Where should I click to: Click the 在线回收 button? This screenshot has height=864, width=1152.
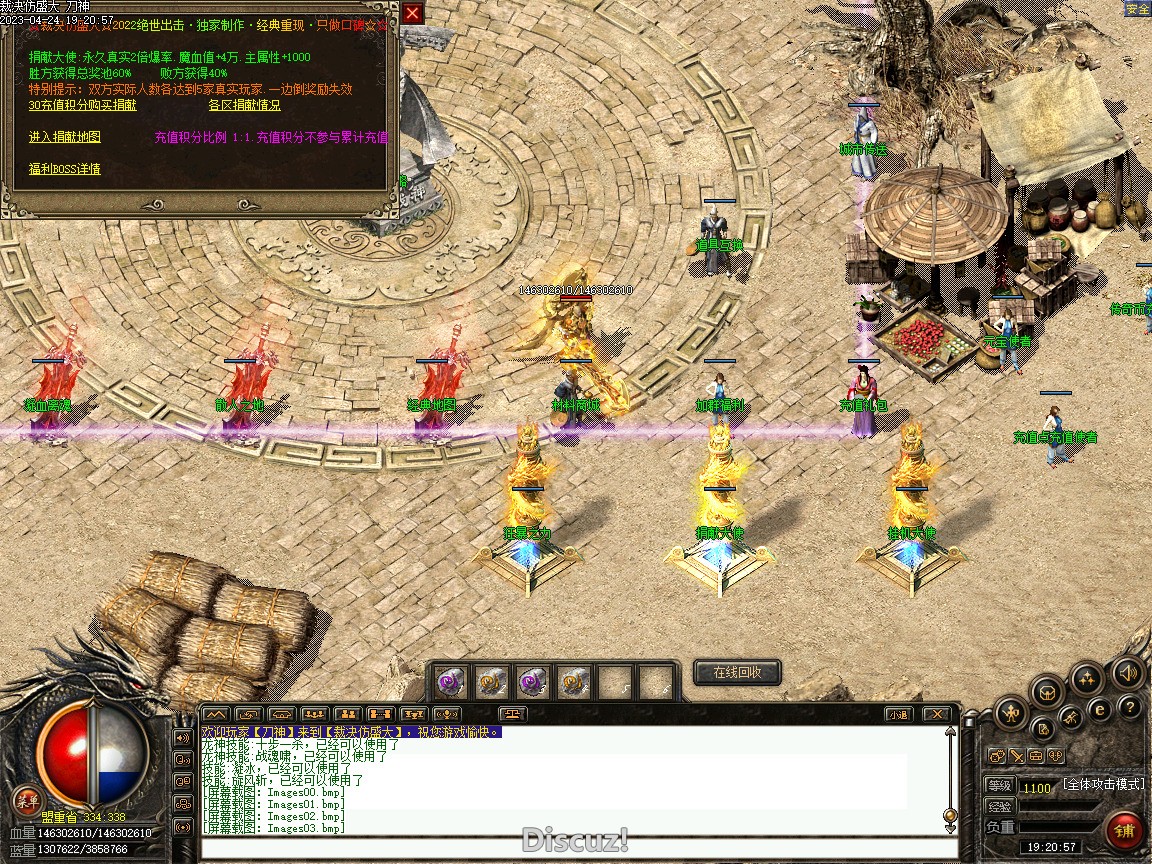click(x=737, y=672)
